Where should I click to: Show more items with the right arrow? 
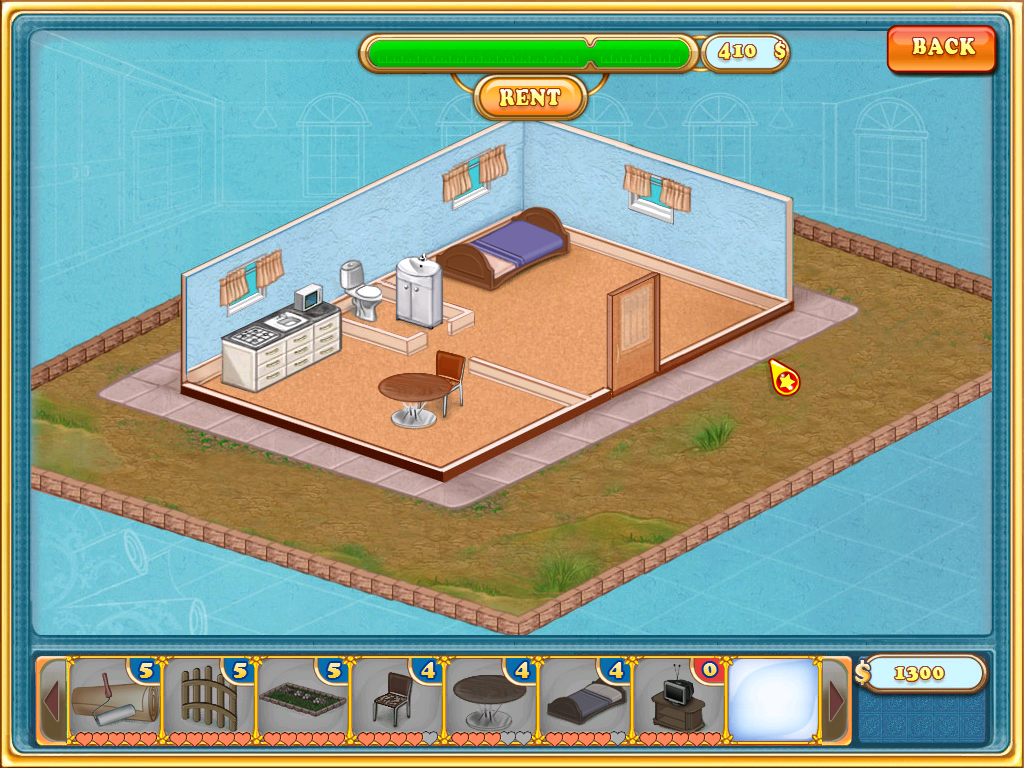[x=836, y=702]
